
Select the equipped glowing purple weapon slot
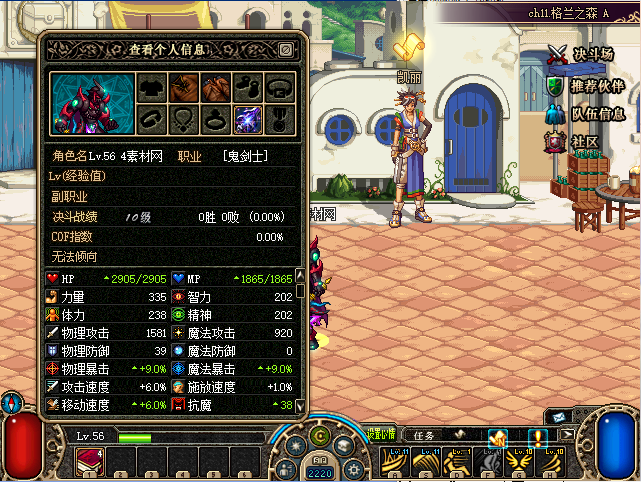click(247, 119)
